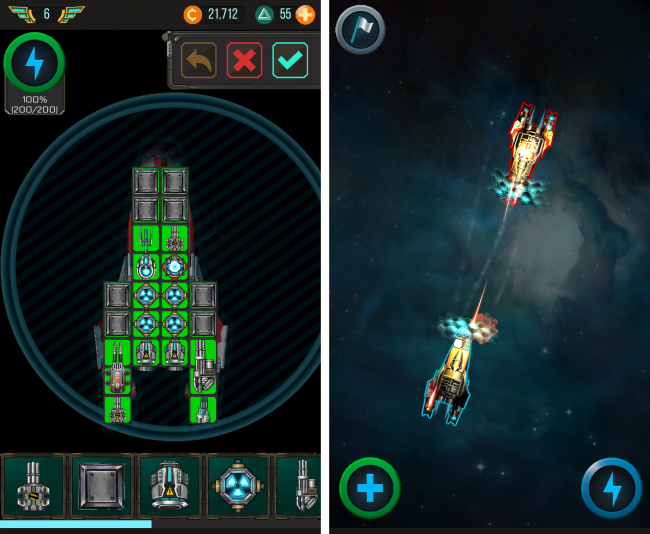Image resolution: width=650 pixels, height=534 pixels.
Task: Tap the green energy lightning icon
Action: pos(35,64)
